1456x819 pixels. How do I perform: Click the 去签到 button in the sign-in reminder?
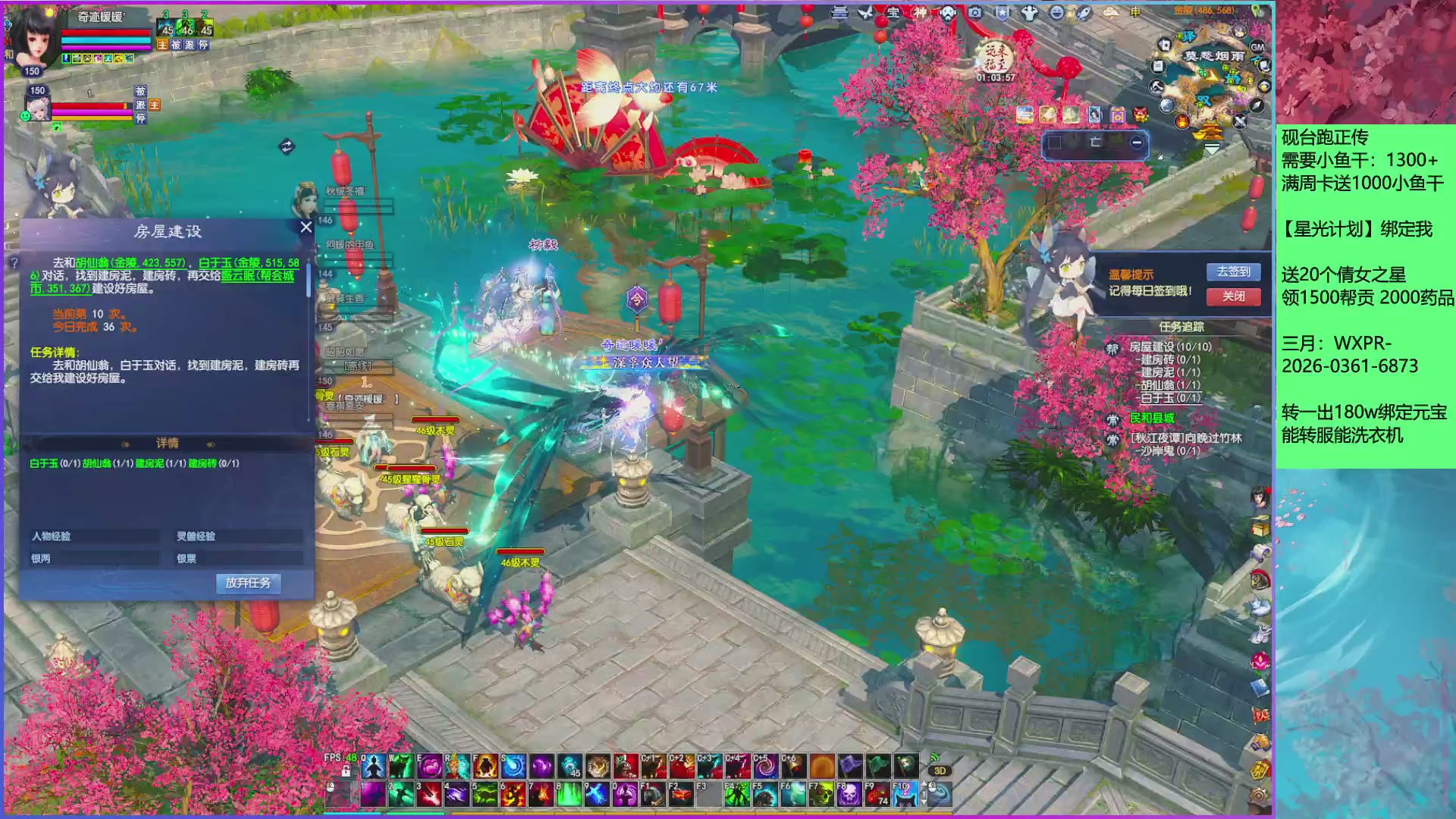[1233, 271]
